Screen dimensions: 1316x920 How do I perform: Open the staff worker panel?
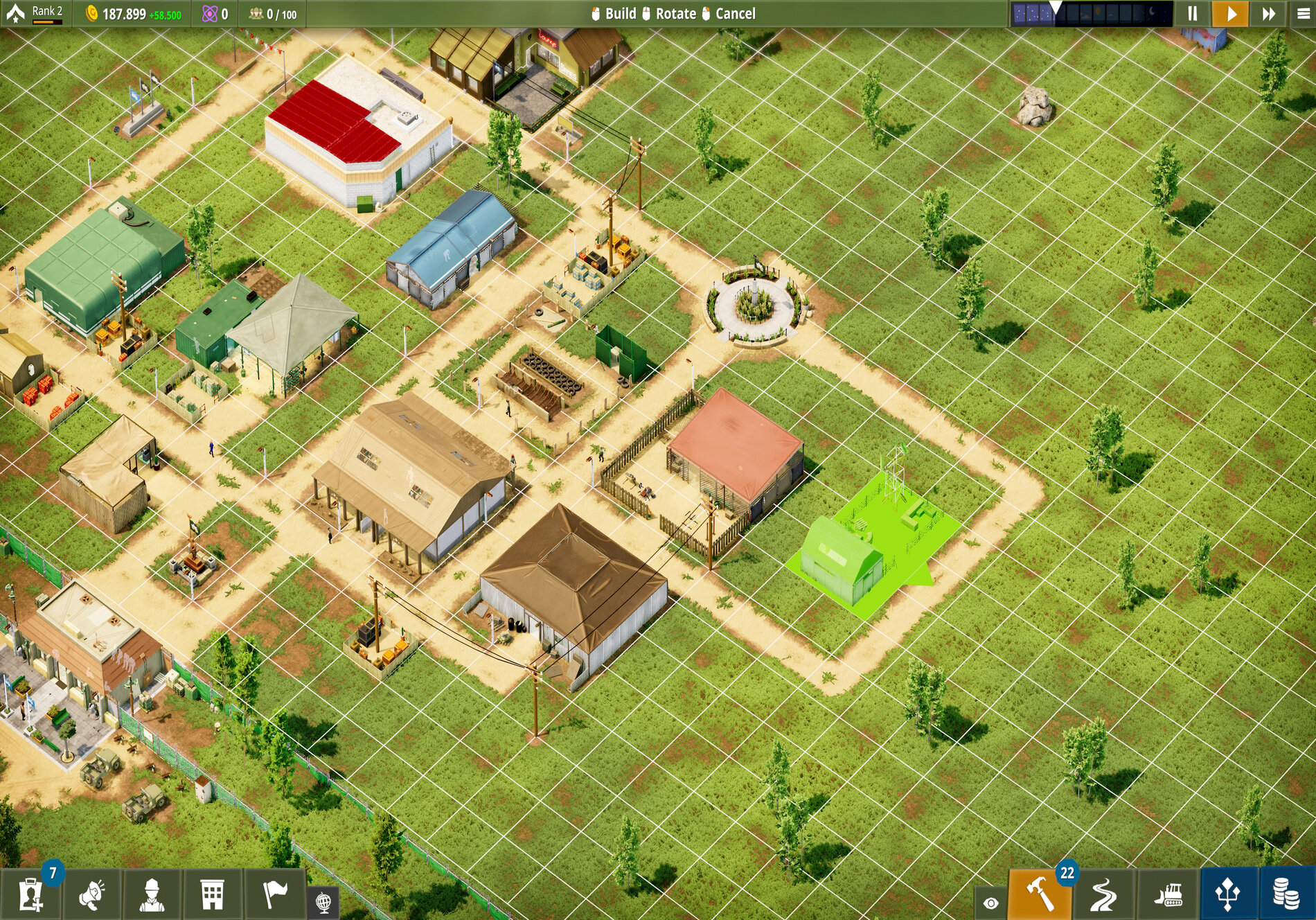tap(152, 894)
